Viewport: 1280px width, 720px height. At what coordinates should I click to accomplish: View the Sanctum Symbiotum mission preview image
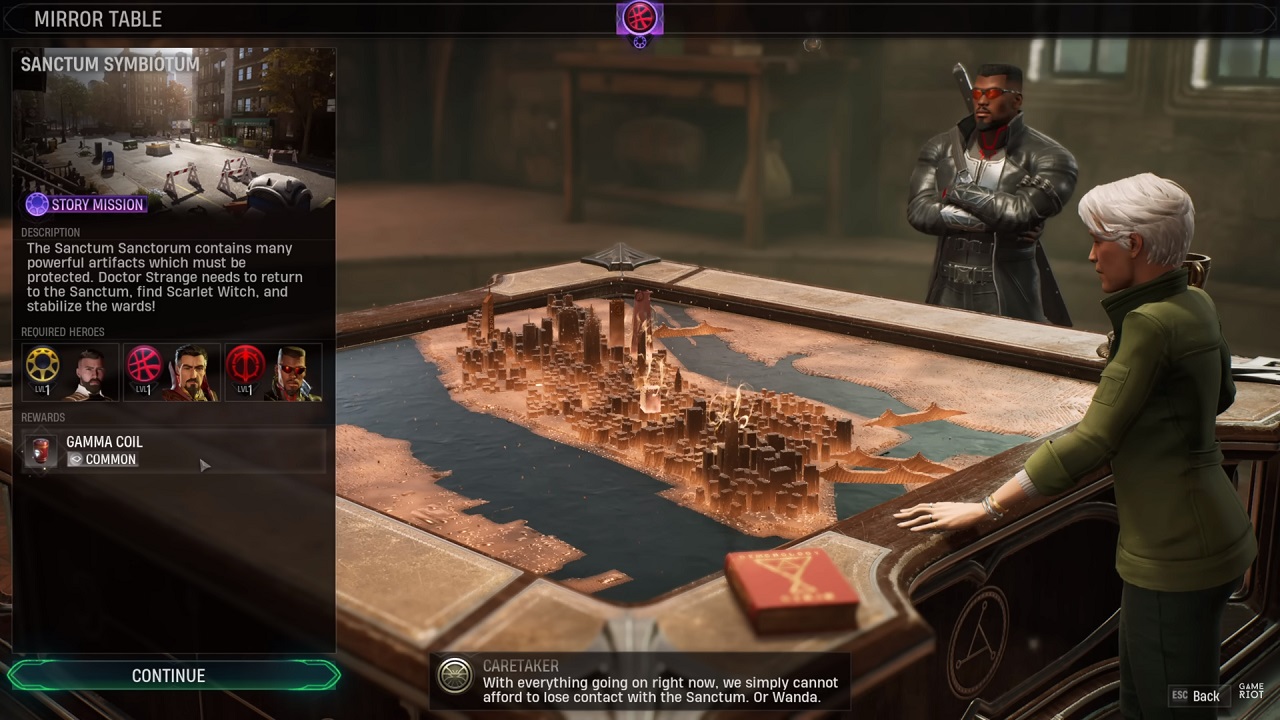(174, 135)
